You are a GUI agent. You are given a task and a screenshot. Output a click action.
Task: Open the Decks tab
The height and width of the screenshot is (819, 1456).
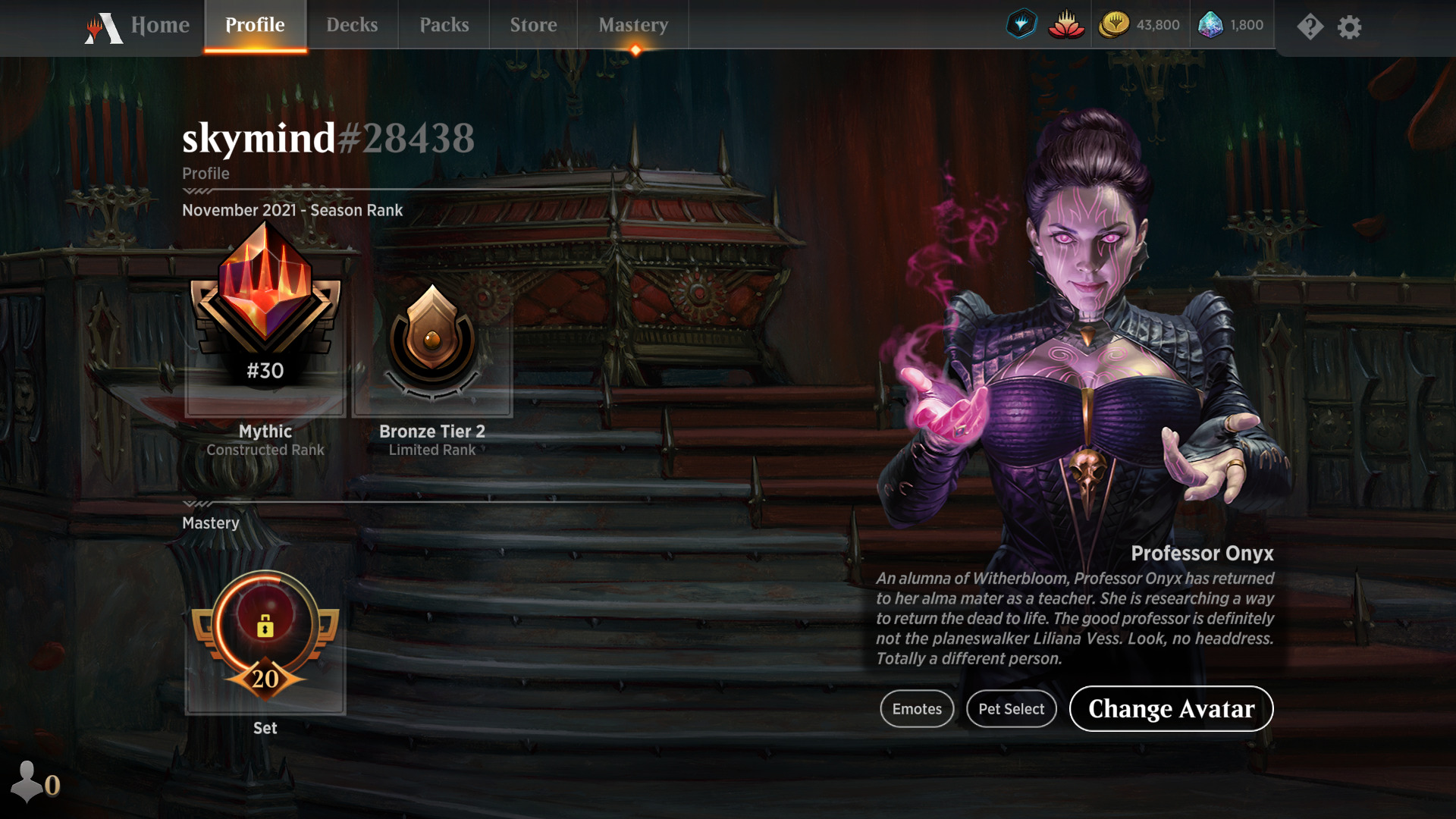[x=352, y=26]
